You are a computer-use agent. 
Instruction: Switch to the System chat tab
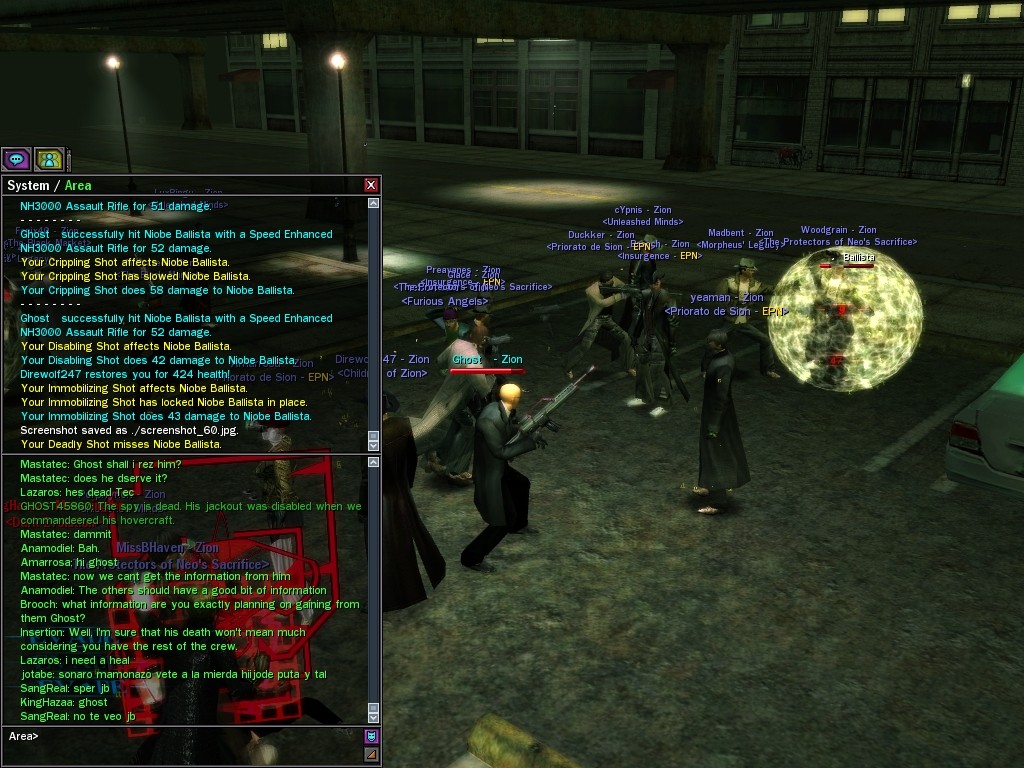click(x=27, y=185)
